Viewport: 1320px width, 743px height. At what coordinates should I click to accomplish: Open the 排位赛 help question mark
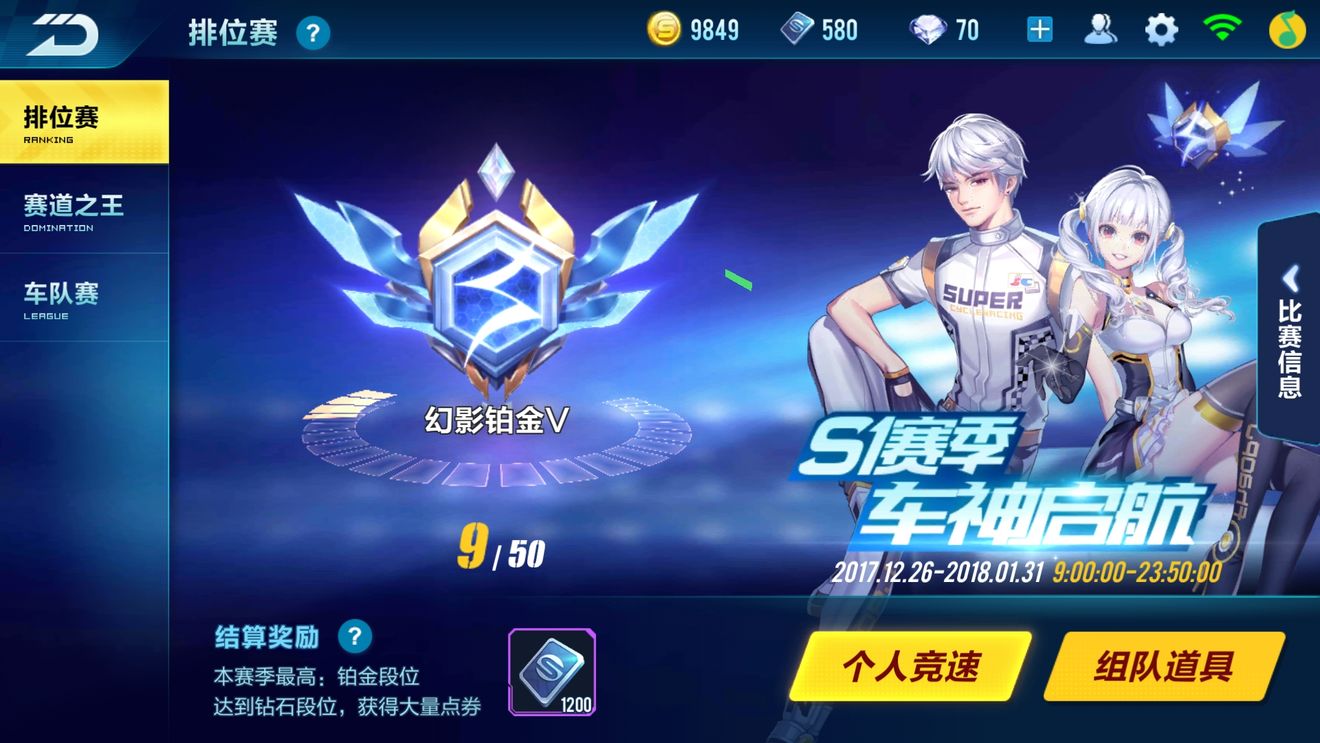point(313,32)
